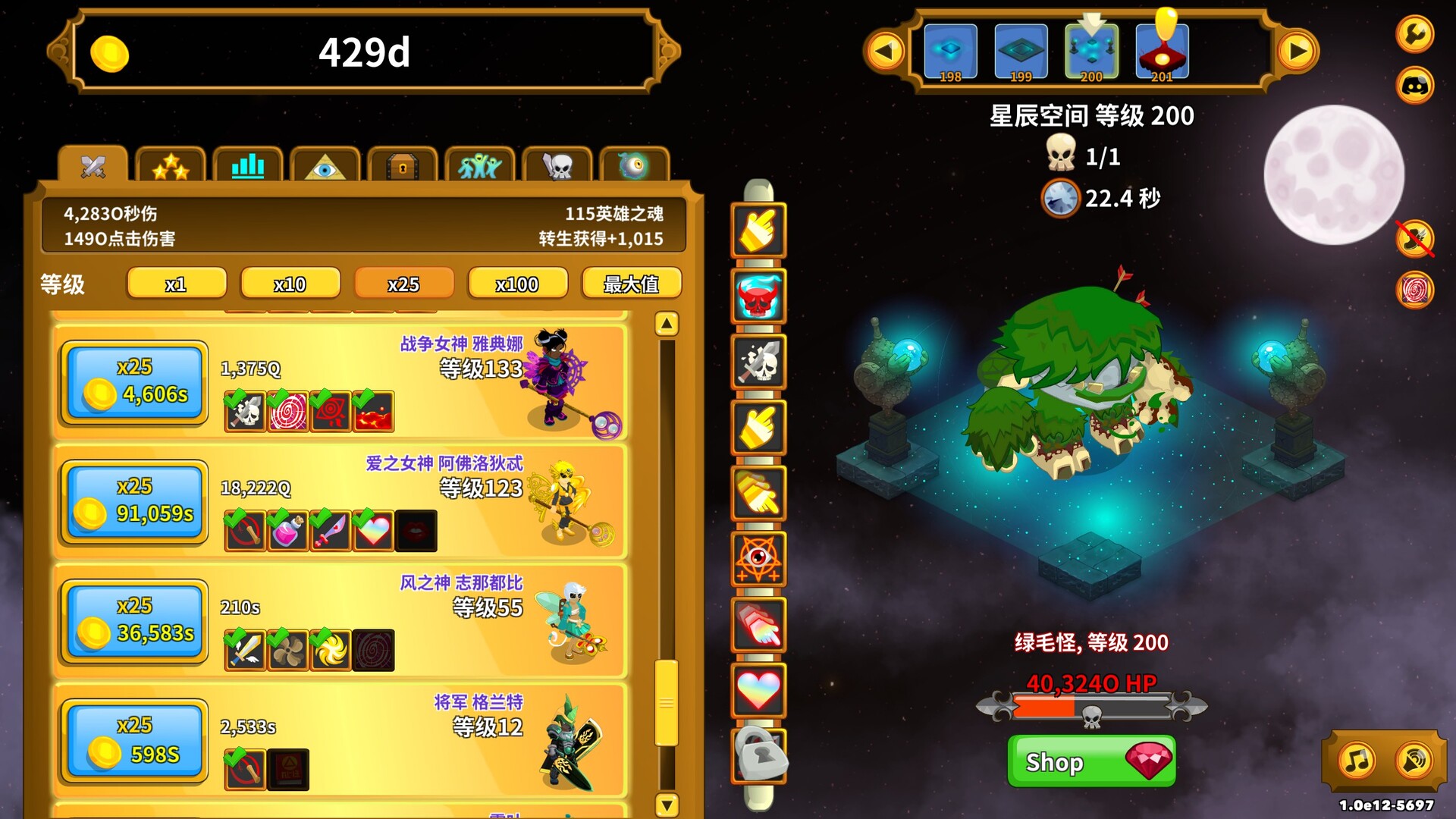Go to the previous zone with left arrow
Screen dimensions: 1456x819
(x=884, y=52)
